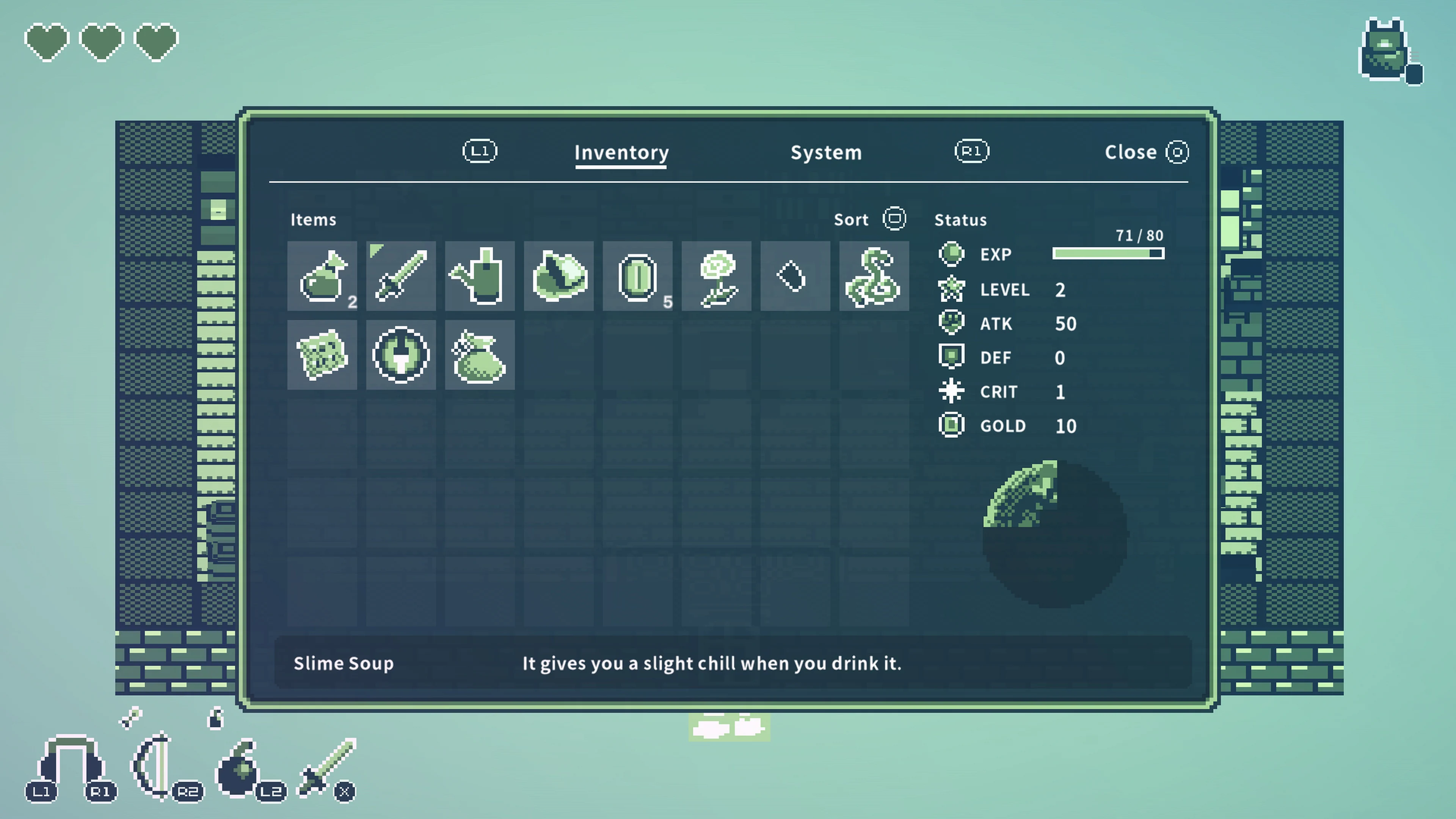Screen dimensions: 1456x819
Task: Select the snake-shaped item
Action: tap(874, 276)
